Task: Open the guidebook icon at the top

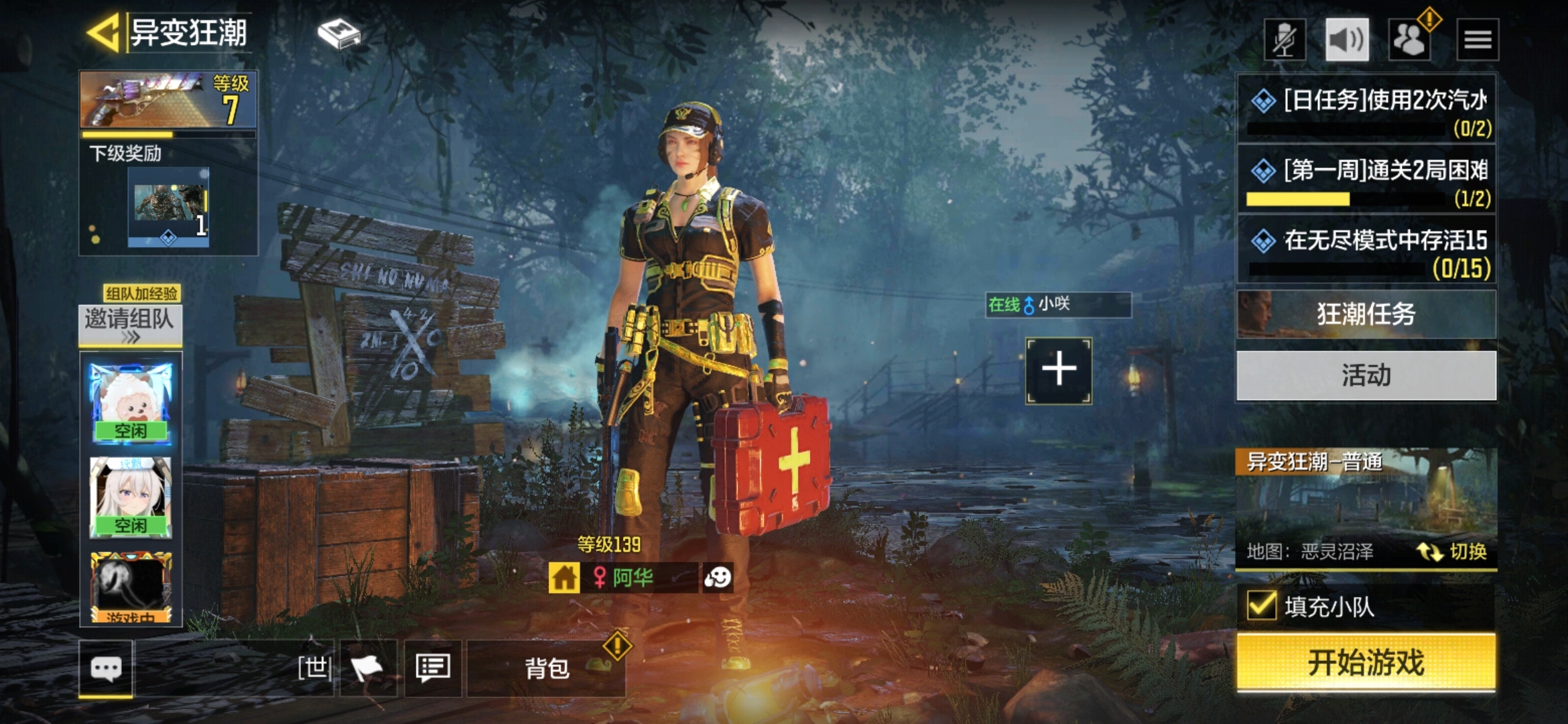Action: click(x=339, y=34)
